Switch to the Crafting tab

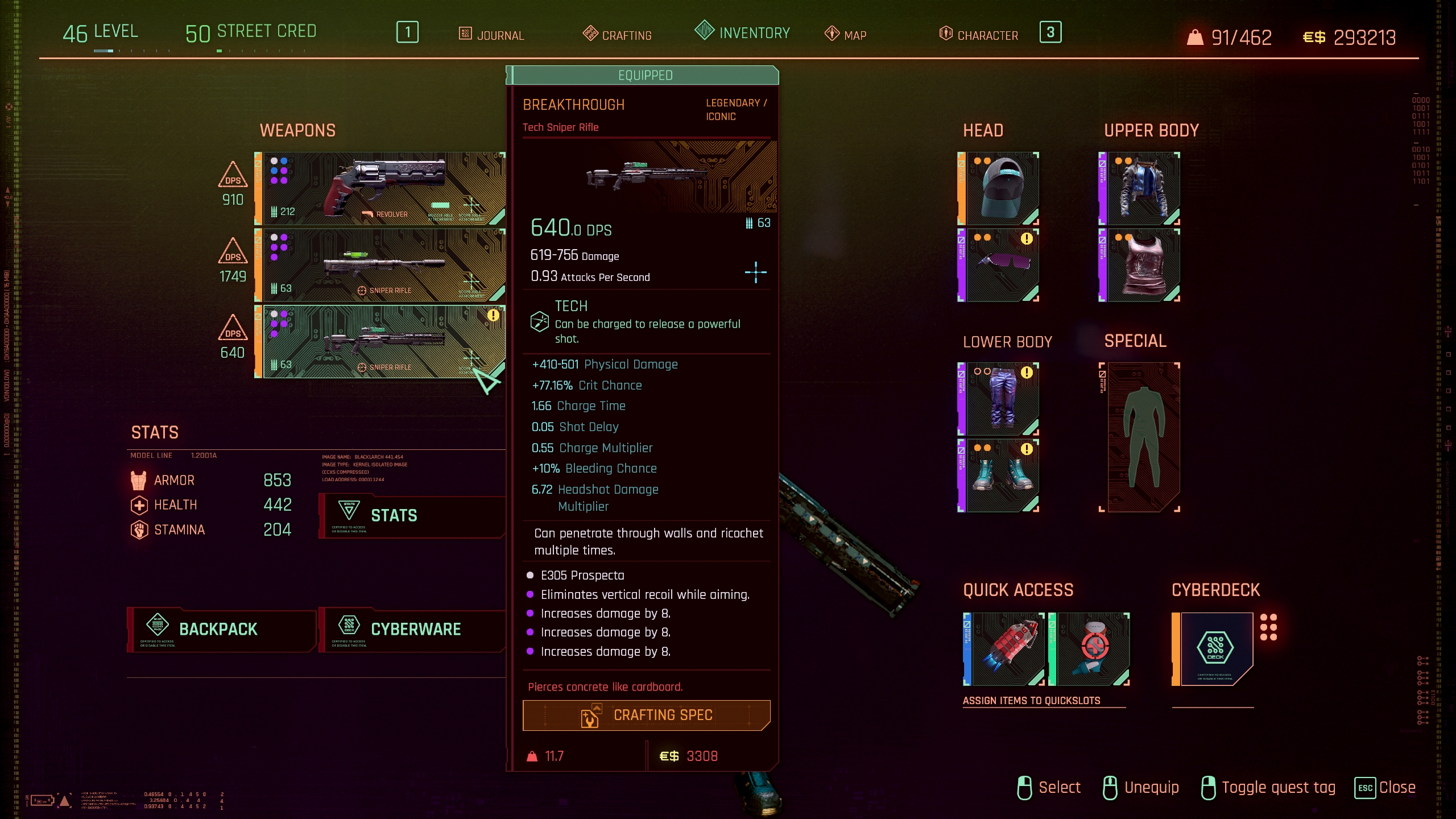click(x=618, y=35)
